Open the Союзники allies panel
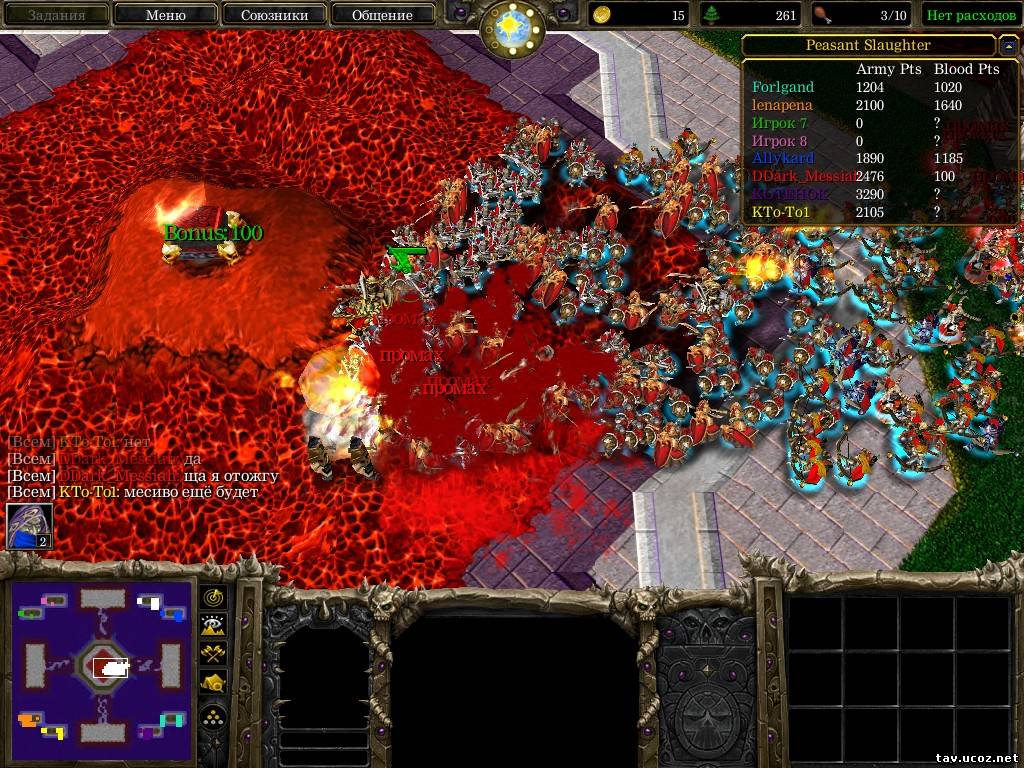 [272, 15]
